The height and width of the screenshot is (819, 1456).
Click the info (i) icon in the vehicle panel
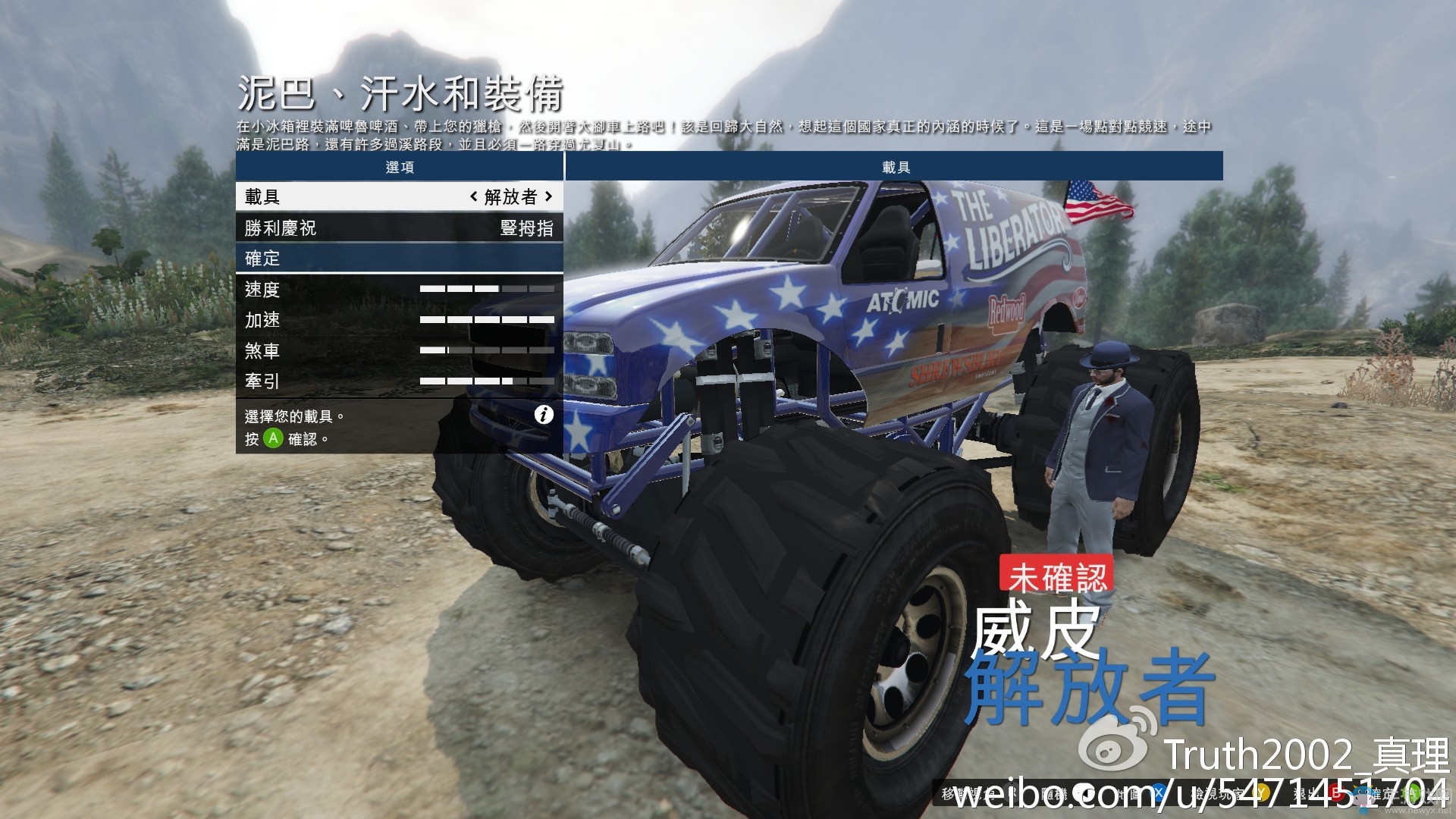click(543, 416)
